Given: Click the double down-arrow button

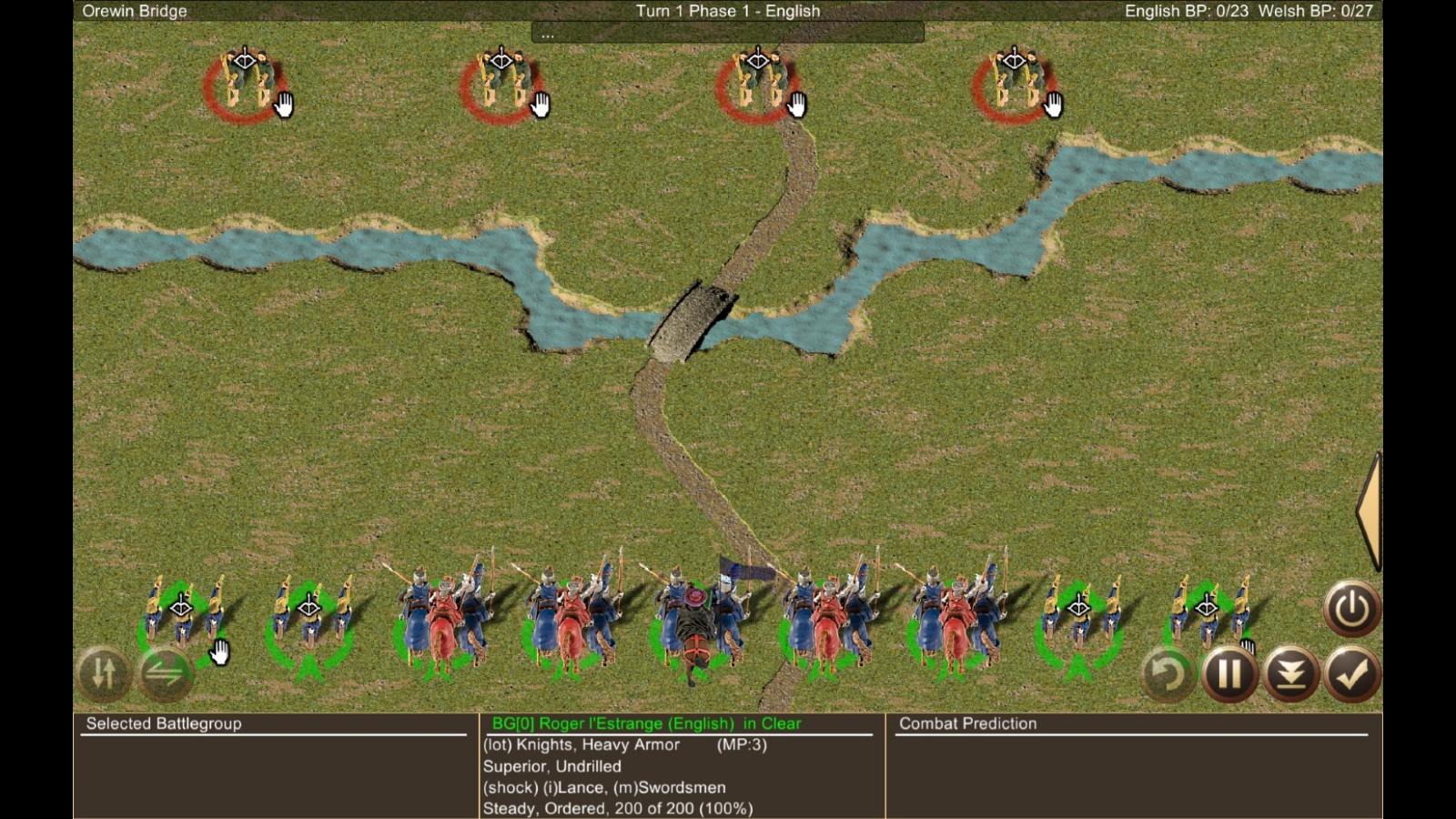Looking at the screenshot, I should (1291, 674).
